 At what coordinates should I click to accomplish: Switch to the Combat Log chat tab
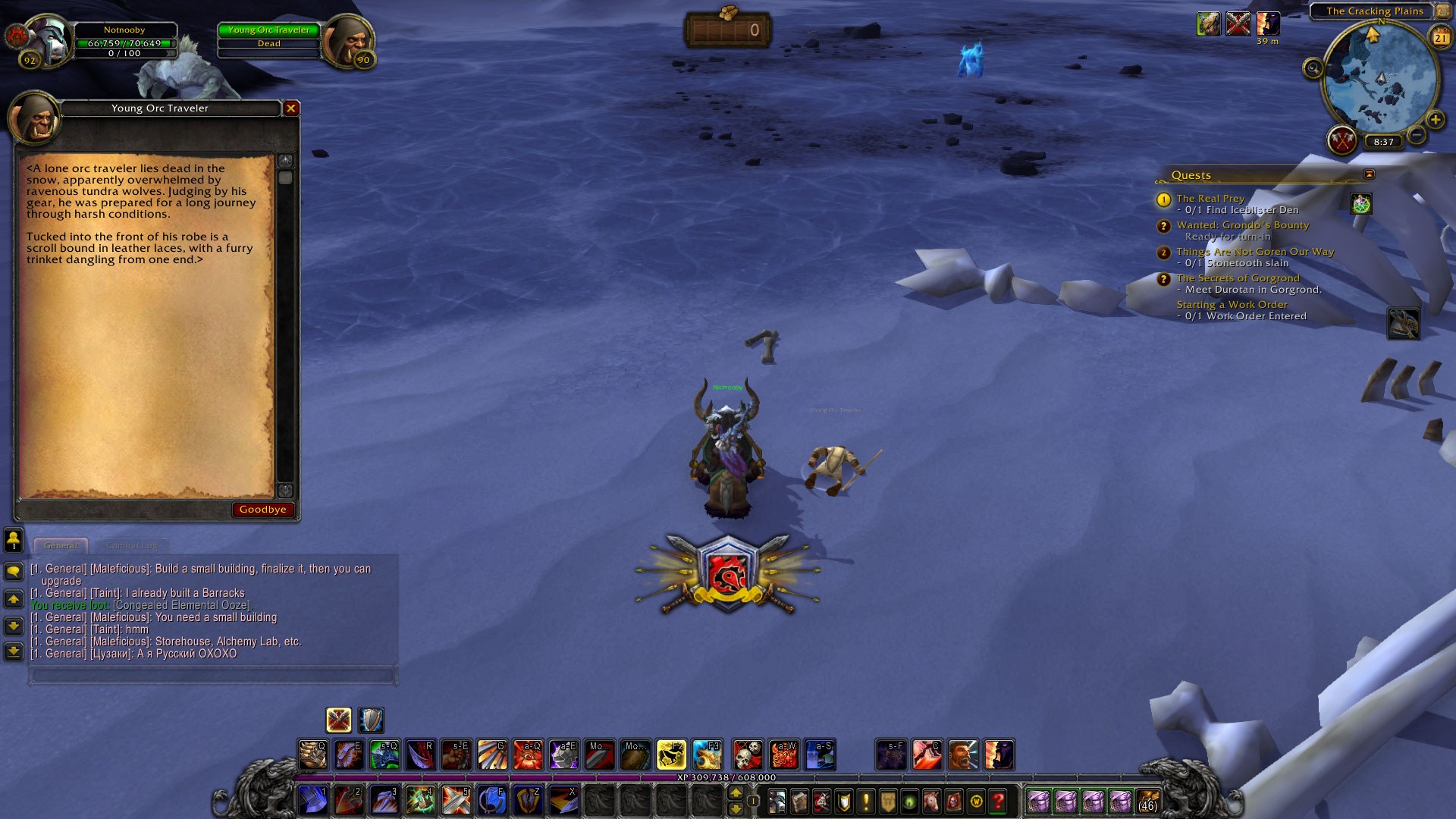[x=132, y=545]
